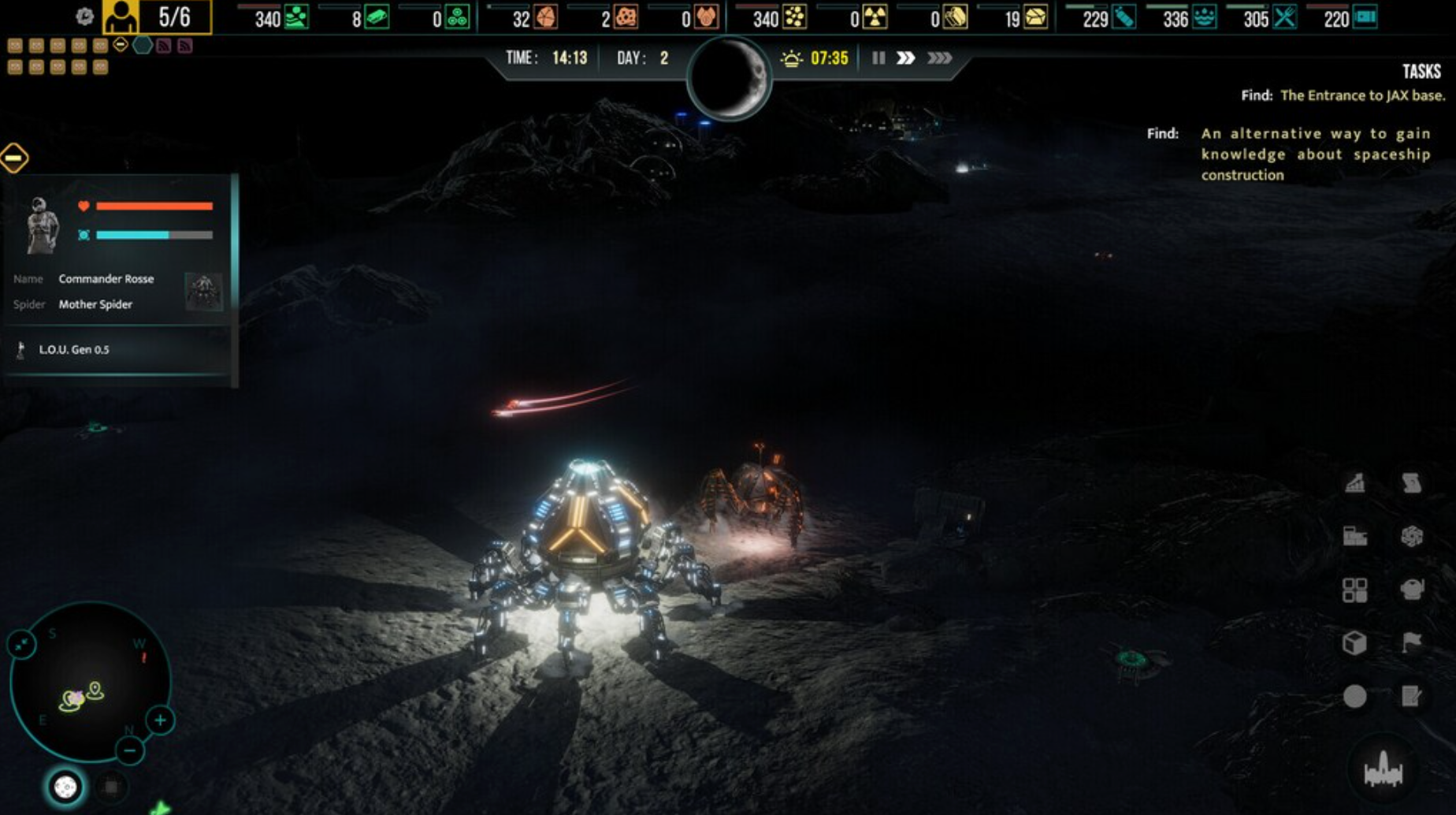Toggle the first signal icon near squad bar
The image size is (1456, 815).
[x=165, y=46]
